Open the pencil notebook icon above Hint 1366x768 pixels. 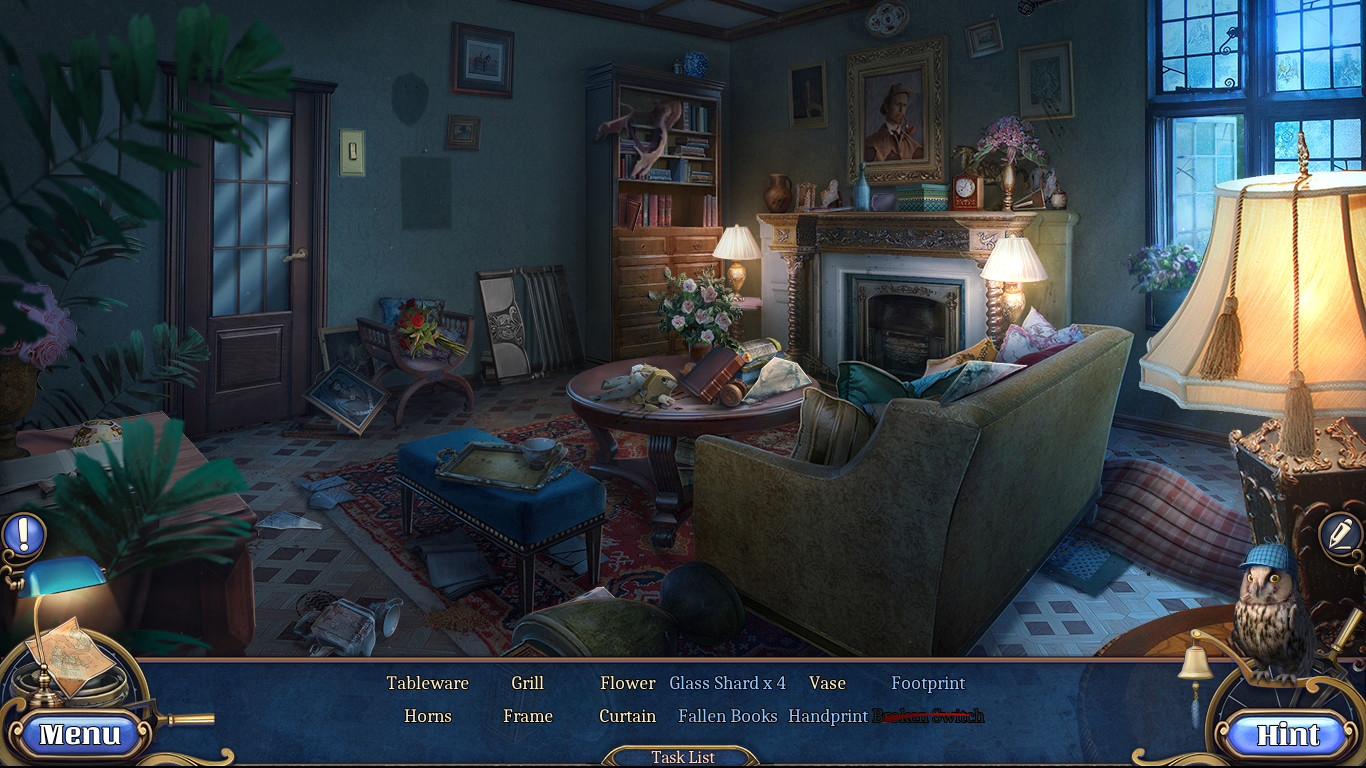coord(1341,533)
